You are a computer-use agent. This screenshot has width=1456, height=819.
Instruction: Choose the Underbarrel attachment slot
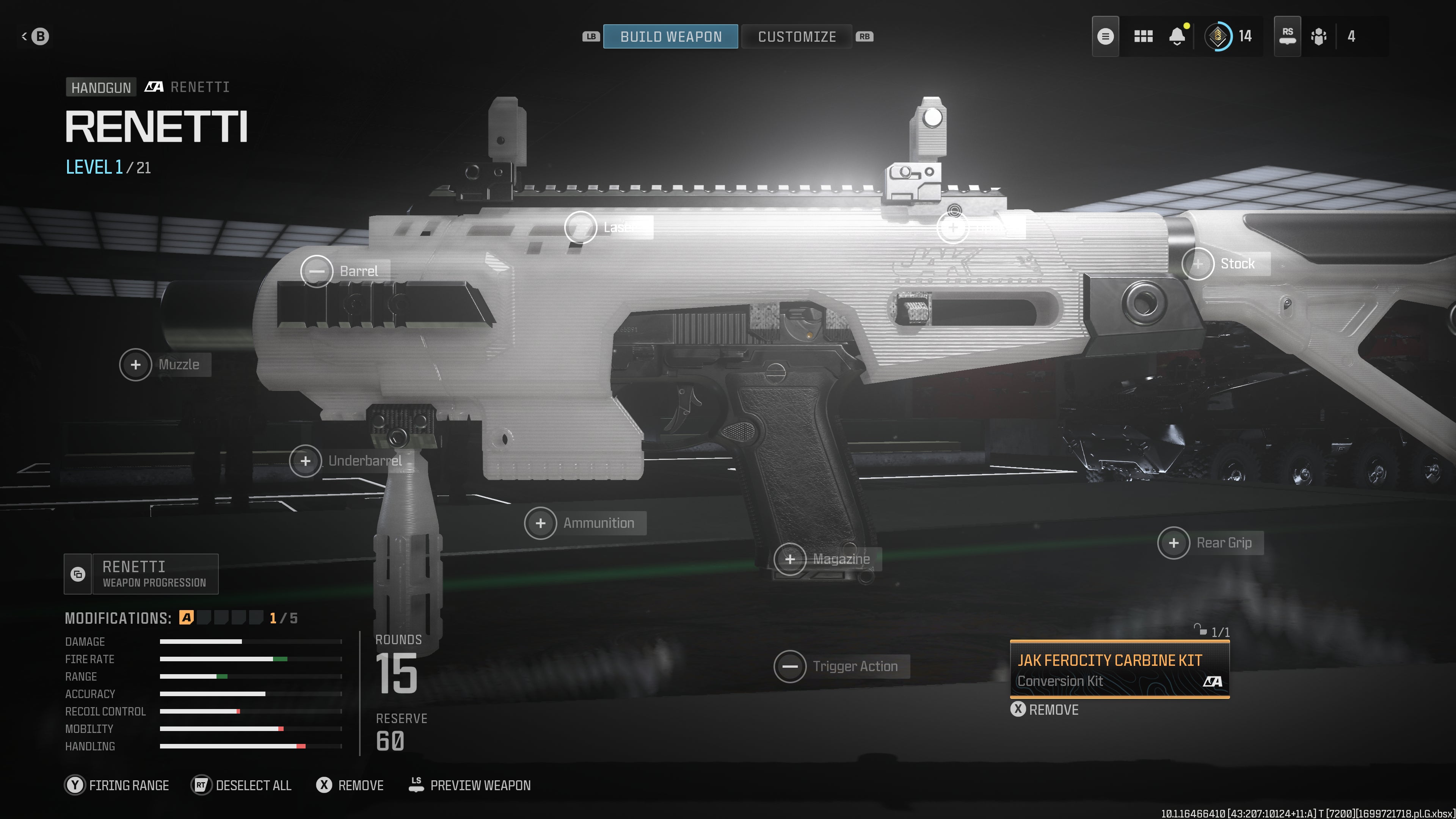[305, 461]
